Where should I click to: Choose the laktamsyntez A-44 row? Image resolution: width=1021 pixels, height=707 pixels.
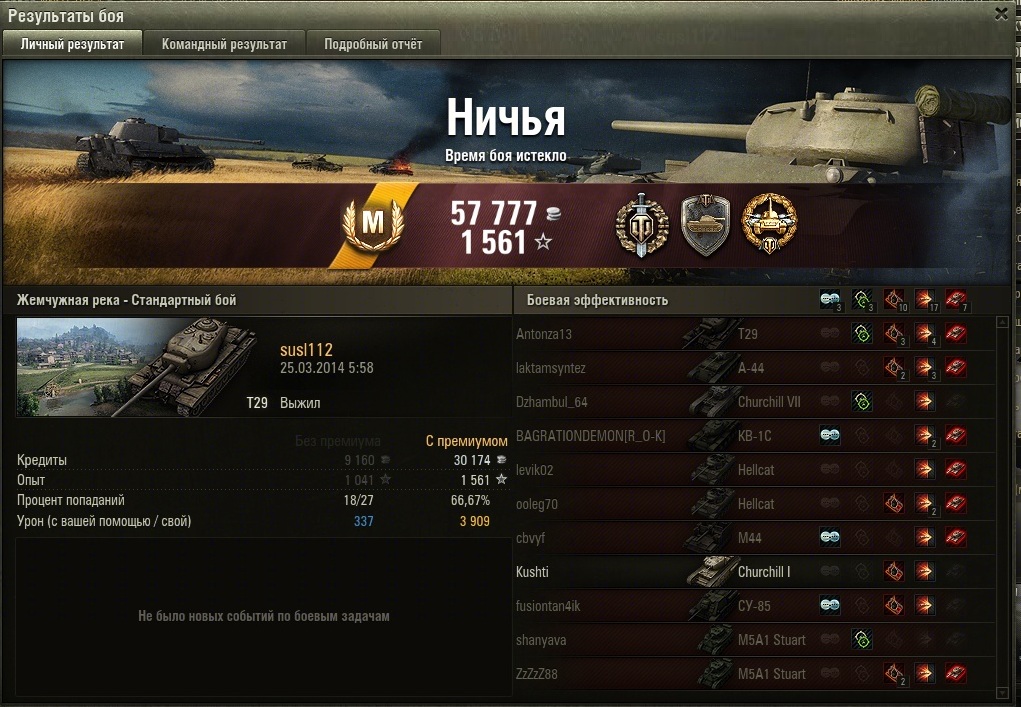650,368
